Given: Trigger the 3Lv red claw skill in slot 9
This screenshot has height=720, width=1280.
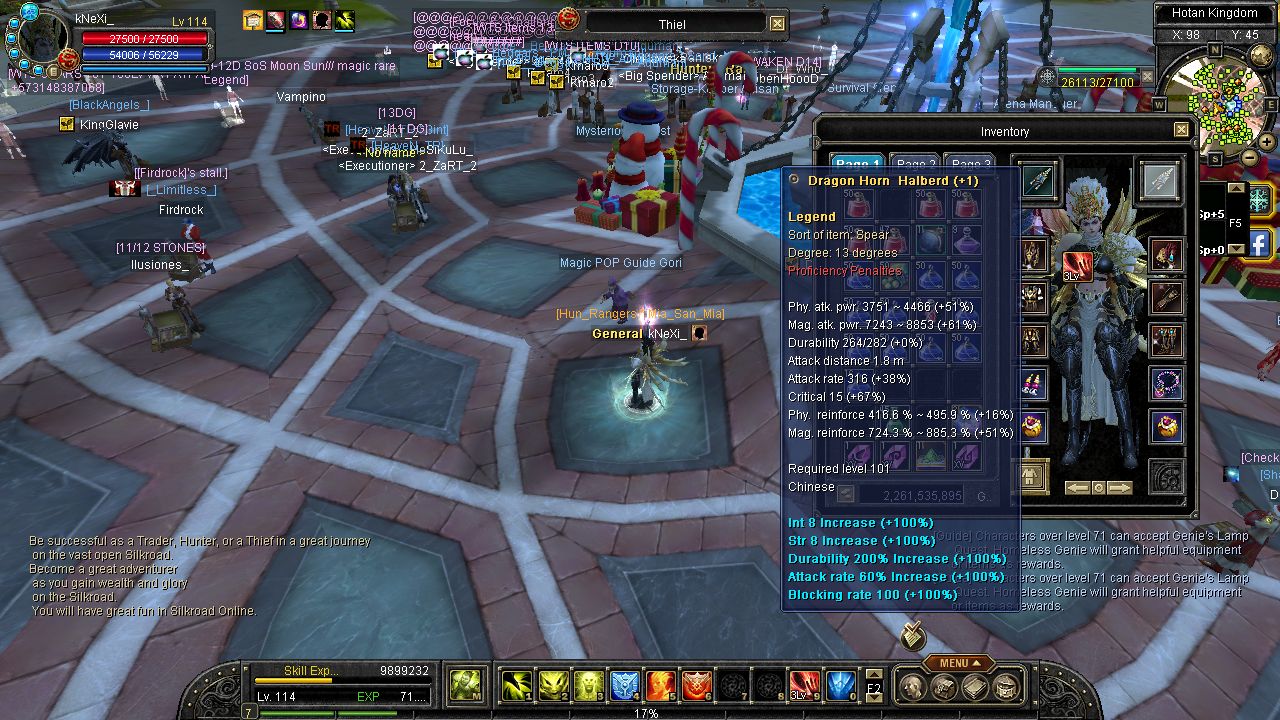Looking at the screenshot, I should pos(806,685).
